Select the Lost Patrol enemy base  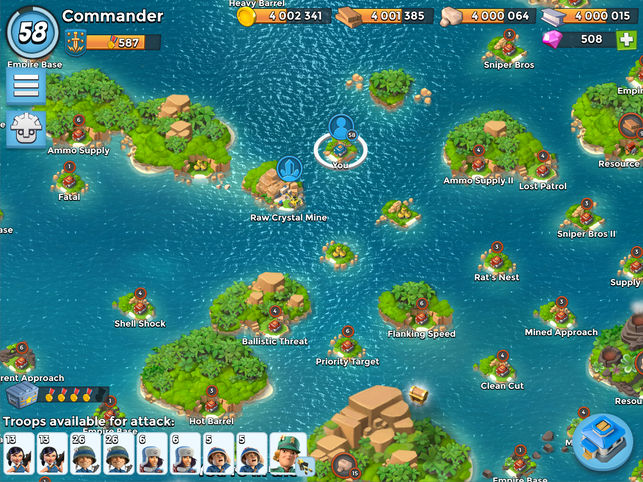point(543,168)
